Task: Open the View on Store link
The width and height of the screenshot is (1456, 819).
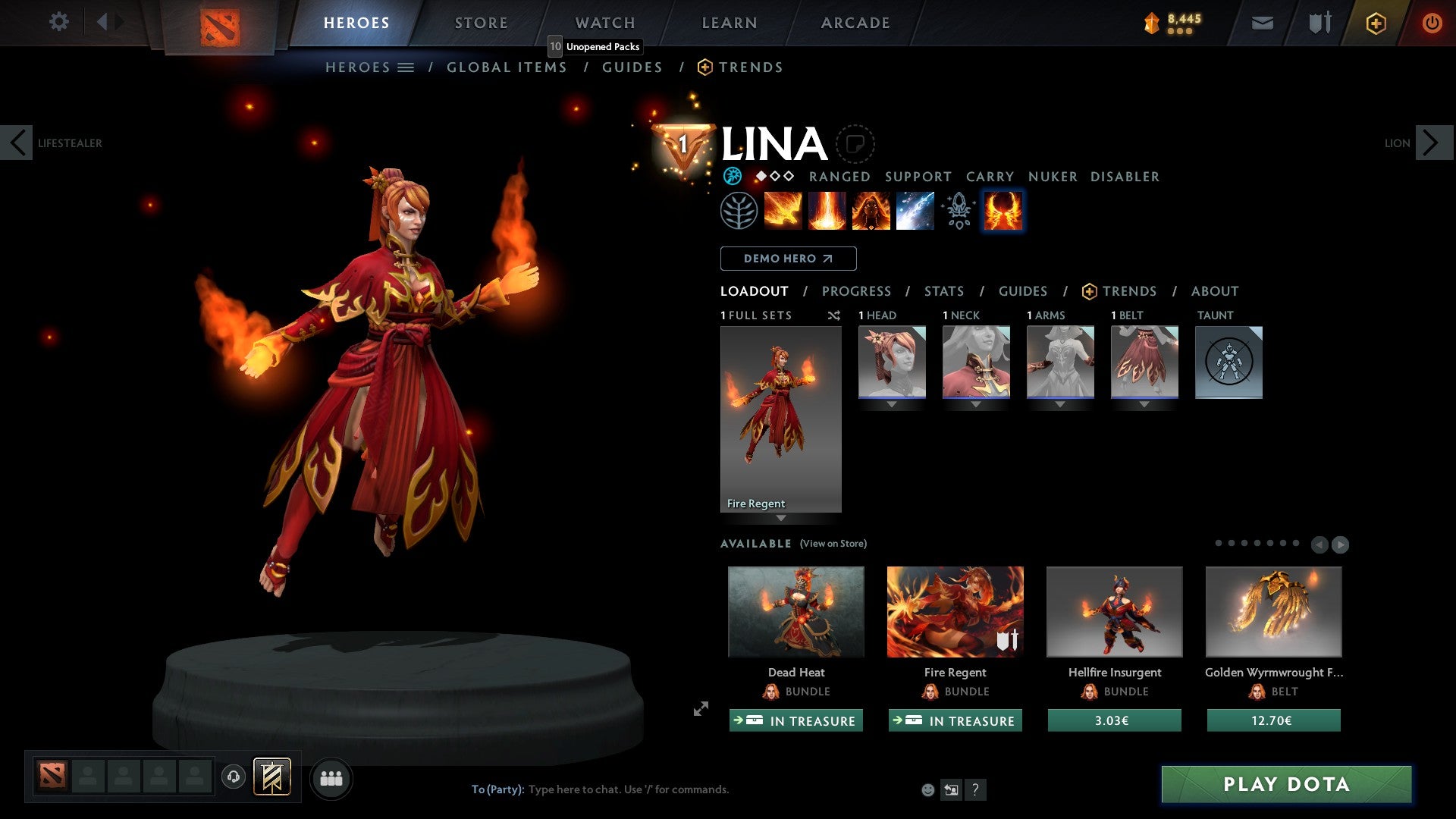Action: [834, 544]
